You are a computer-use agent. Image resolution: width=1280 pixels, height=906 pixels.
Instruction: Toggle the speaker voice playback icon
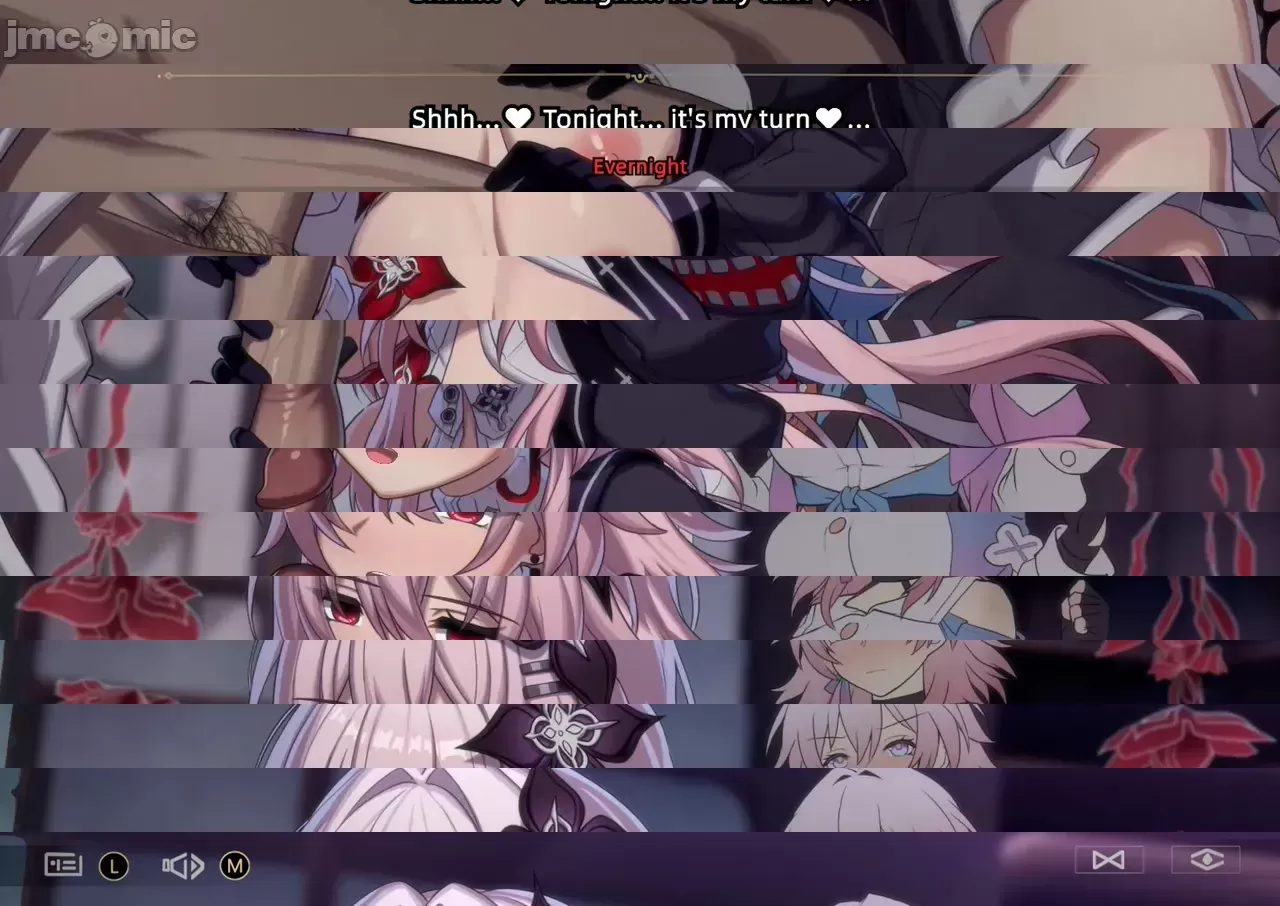pyautogui.click(x=183, y=866)
